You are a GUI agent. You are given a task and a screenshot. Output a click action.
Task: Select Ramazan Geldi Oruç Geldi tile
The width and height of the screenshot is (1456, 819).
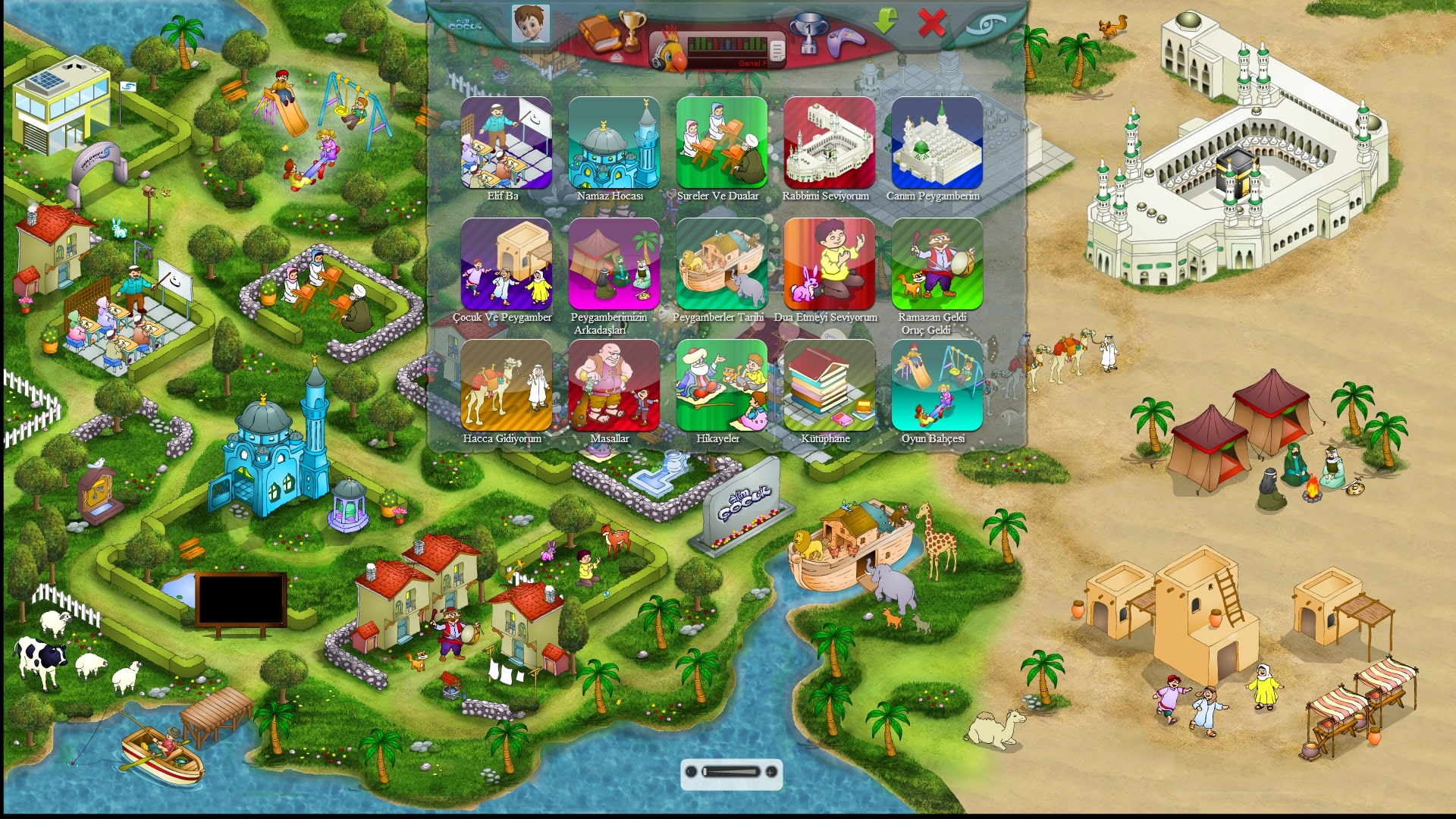pyautogui.click(x=937, y=264)
